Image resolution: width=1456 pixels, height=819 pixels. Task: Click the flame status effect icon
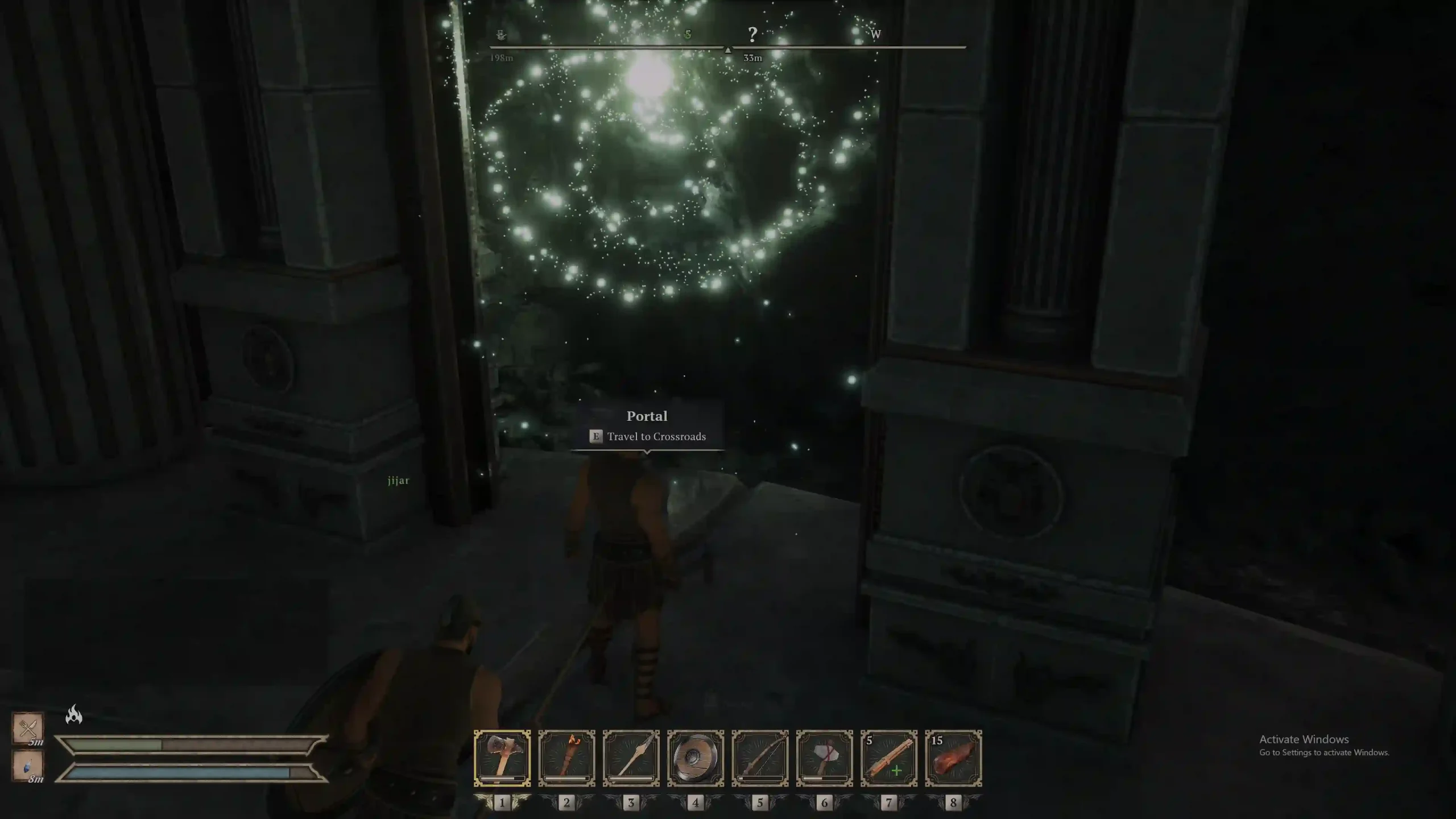point(74,714)
